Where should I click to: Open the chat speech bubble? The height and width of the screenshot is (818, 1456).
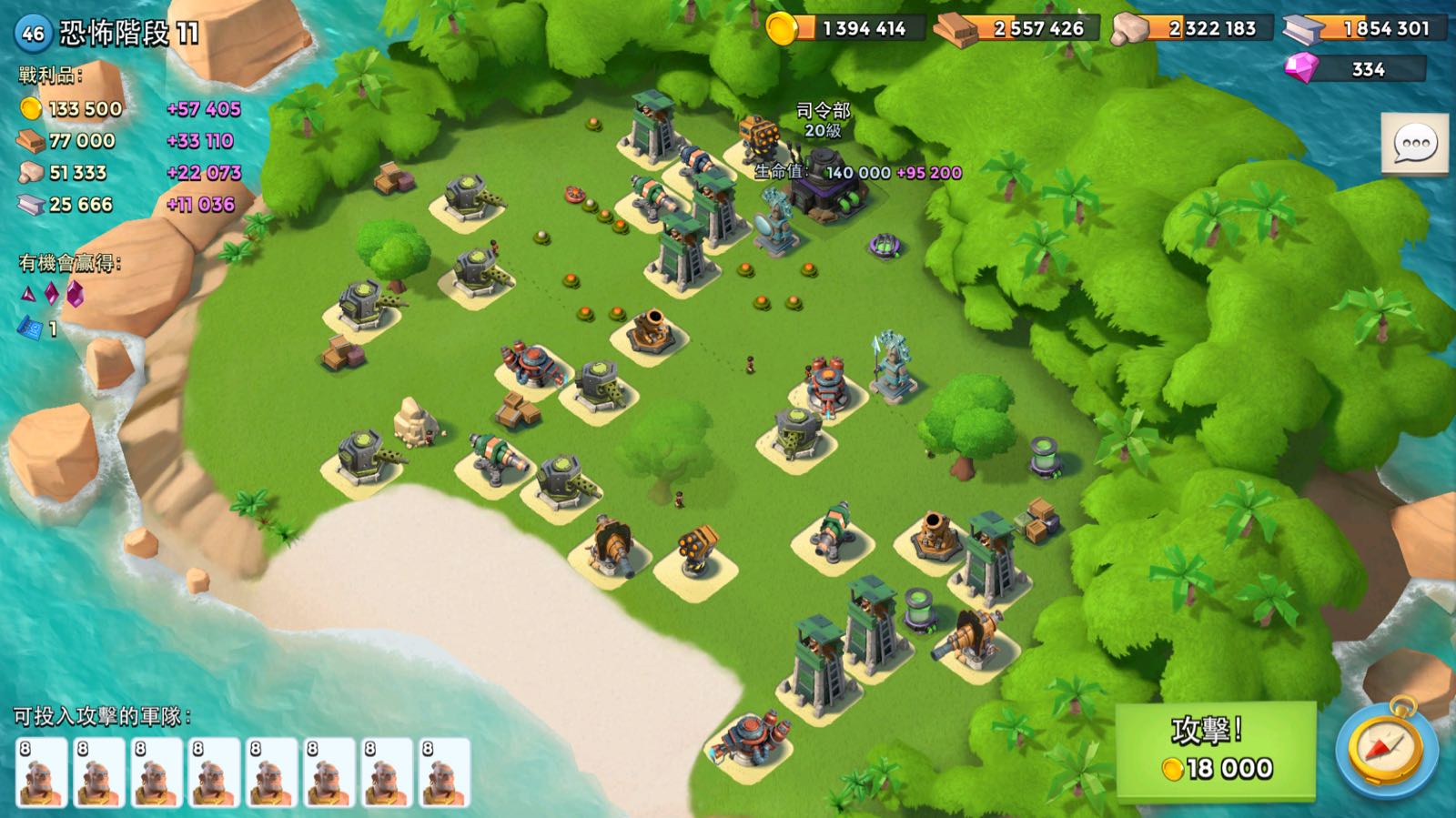click(x=1414, y=144)
